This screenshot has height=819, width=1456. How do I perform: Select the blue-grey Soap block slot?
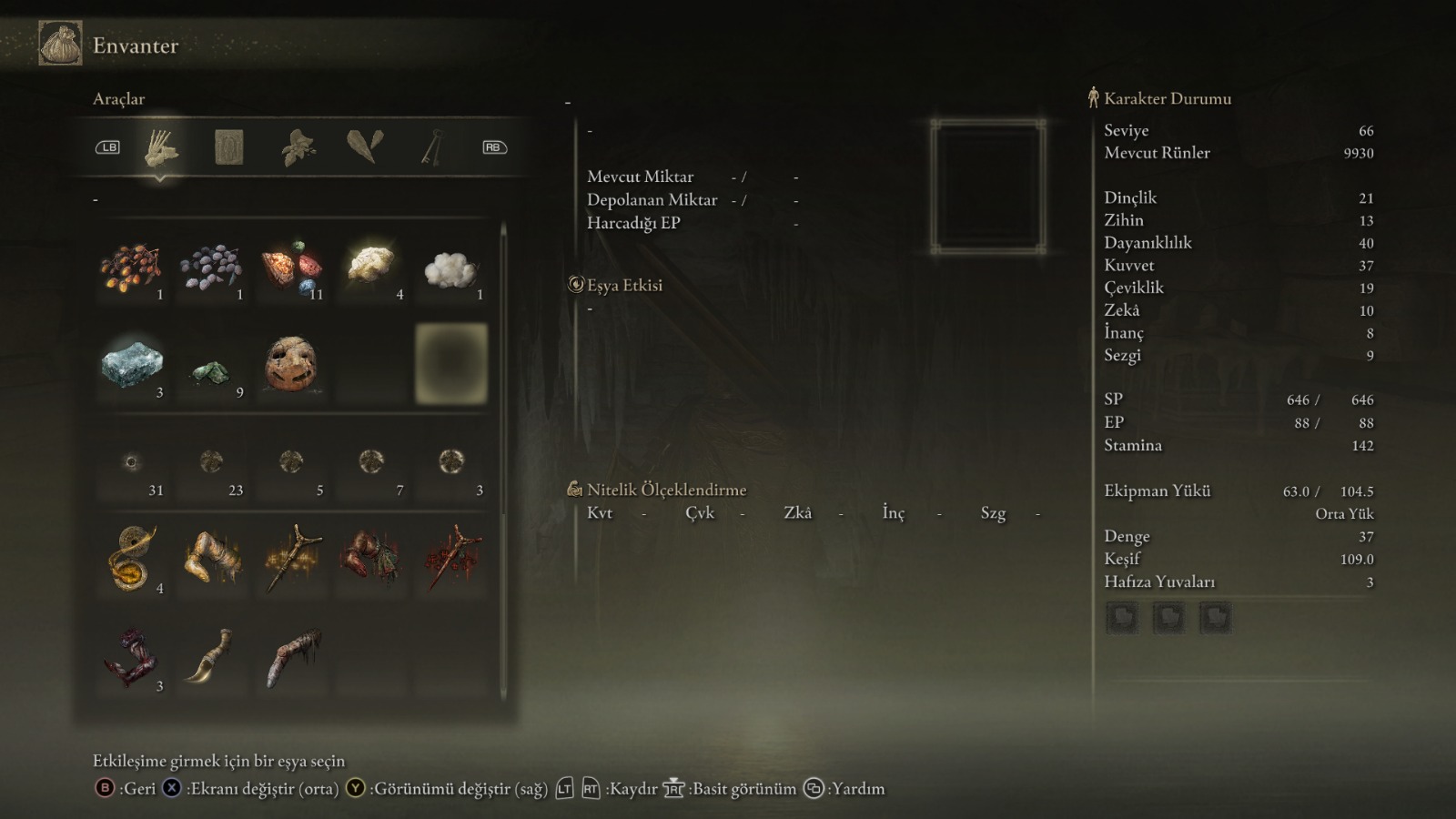point(132,366)
